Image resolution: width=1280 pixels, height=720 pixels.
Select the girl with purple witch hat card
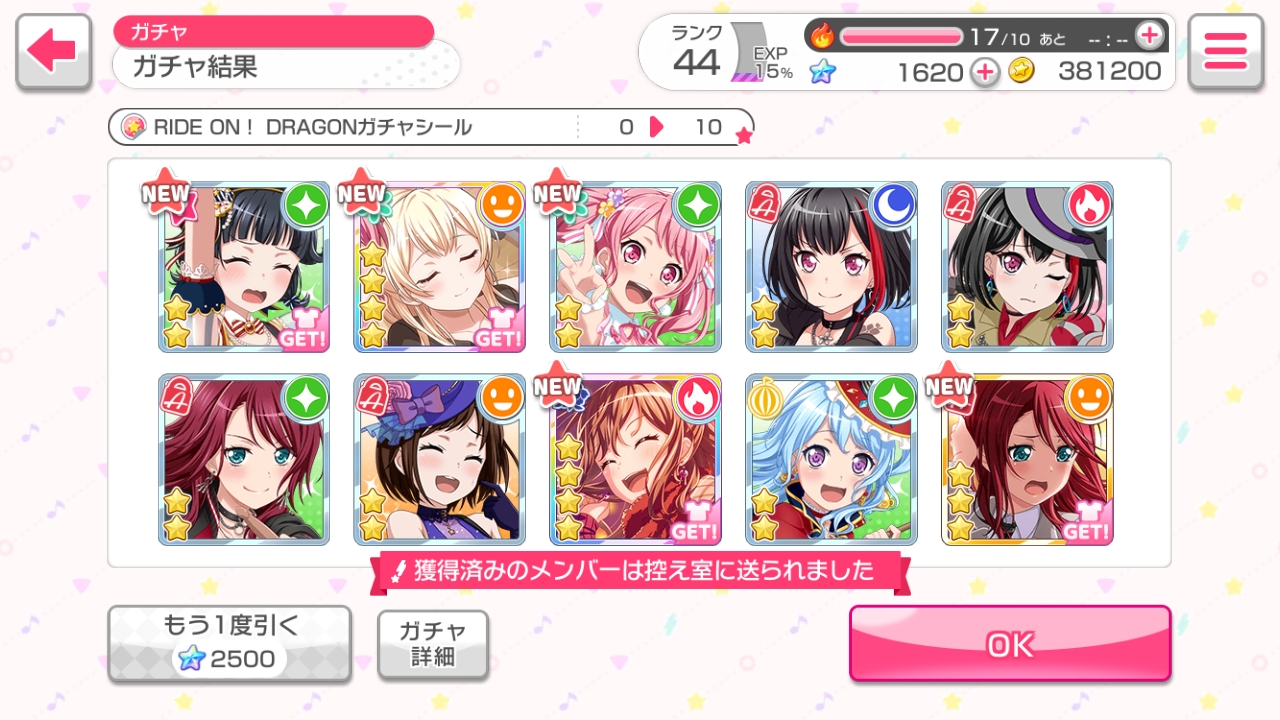[x=440, y=459]
